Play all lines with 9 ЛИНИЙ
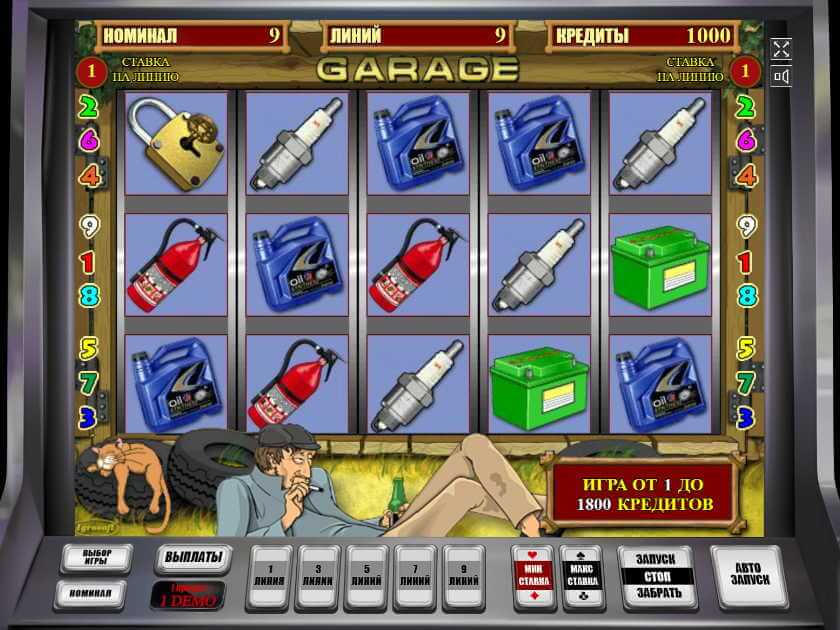The image size is (840, 630). coord(466,576)
